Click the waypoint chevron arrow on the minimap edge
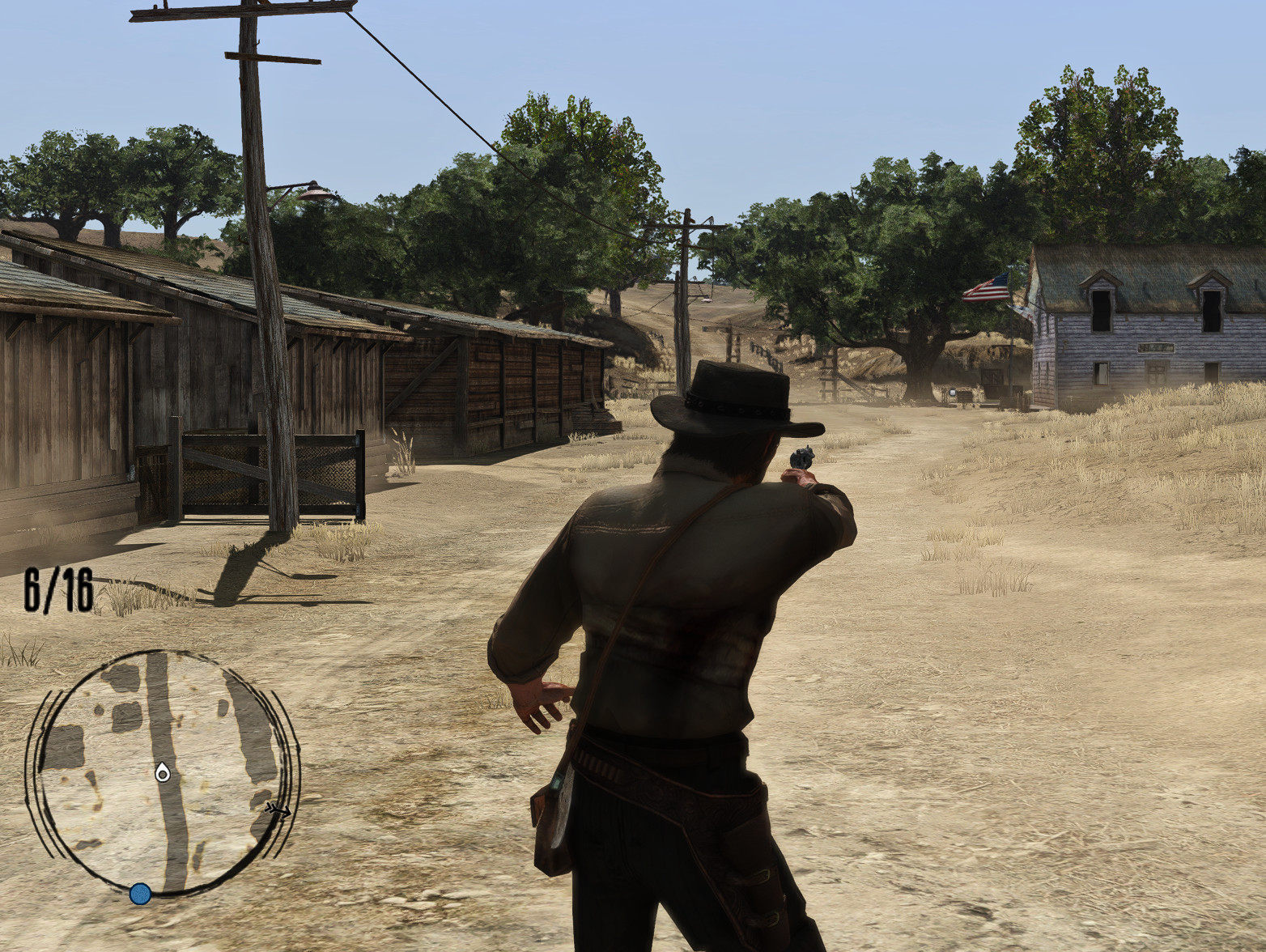This screenshot has height=952, width=1266. point(275,810)
